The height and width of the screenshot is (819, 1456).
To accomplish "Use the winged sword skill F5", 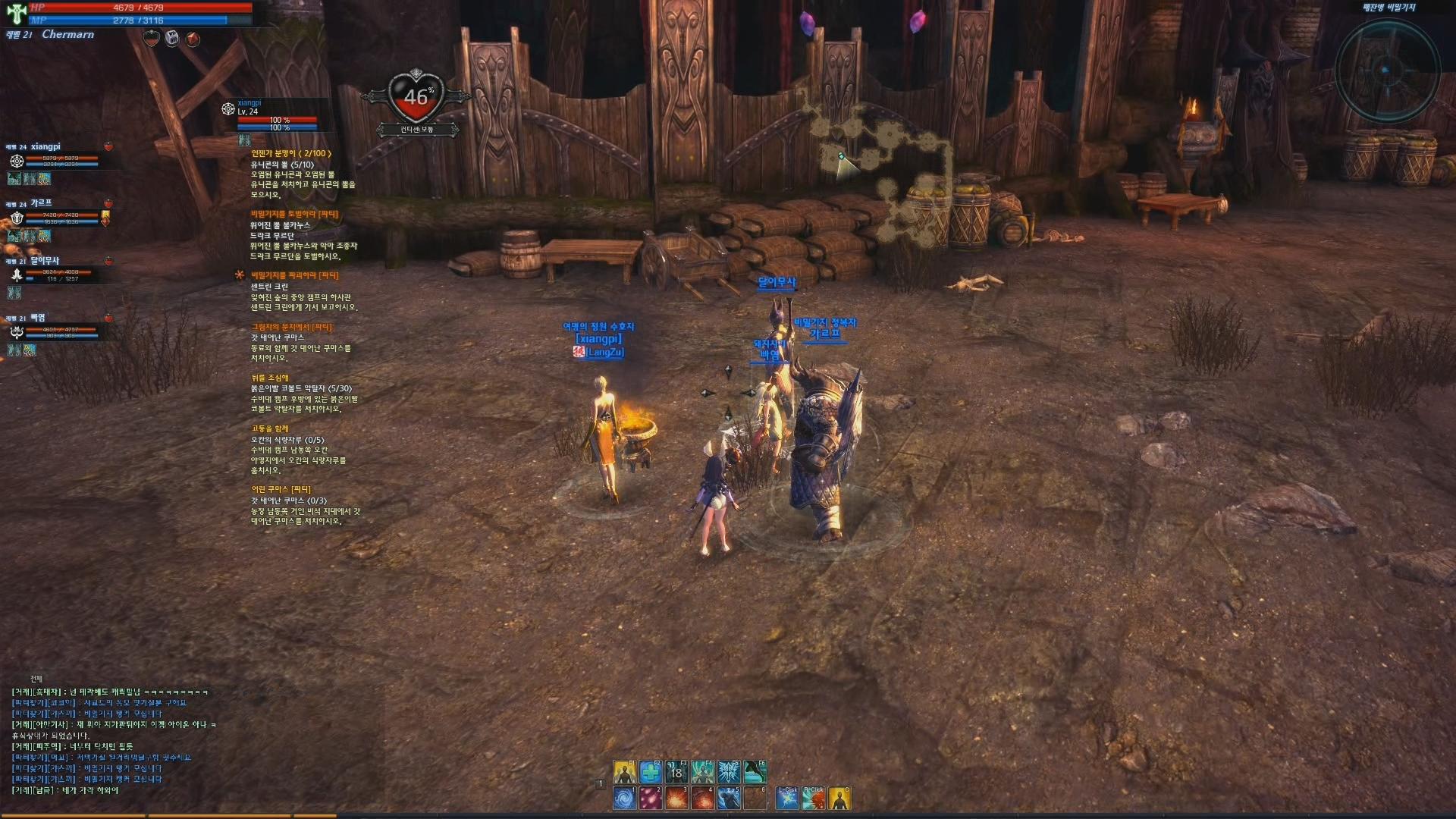I will pos(729,772).
